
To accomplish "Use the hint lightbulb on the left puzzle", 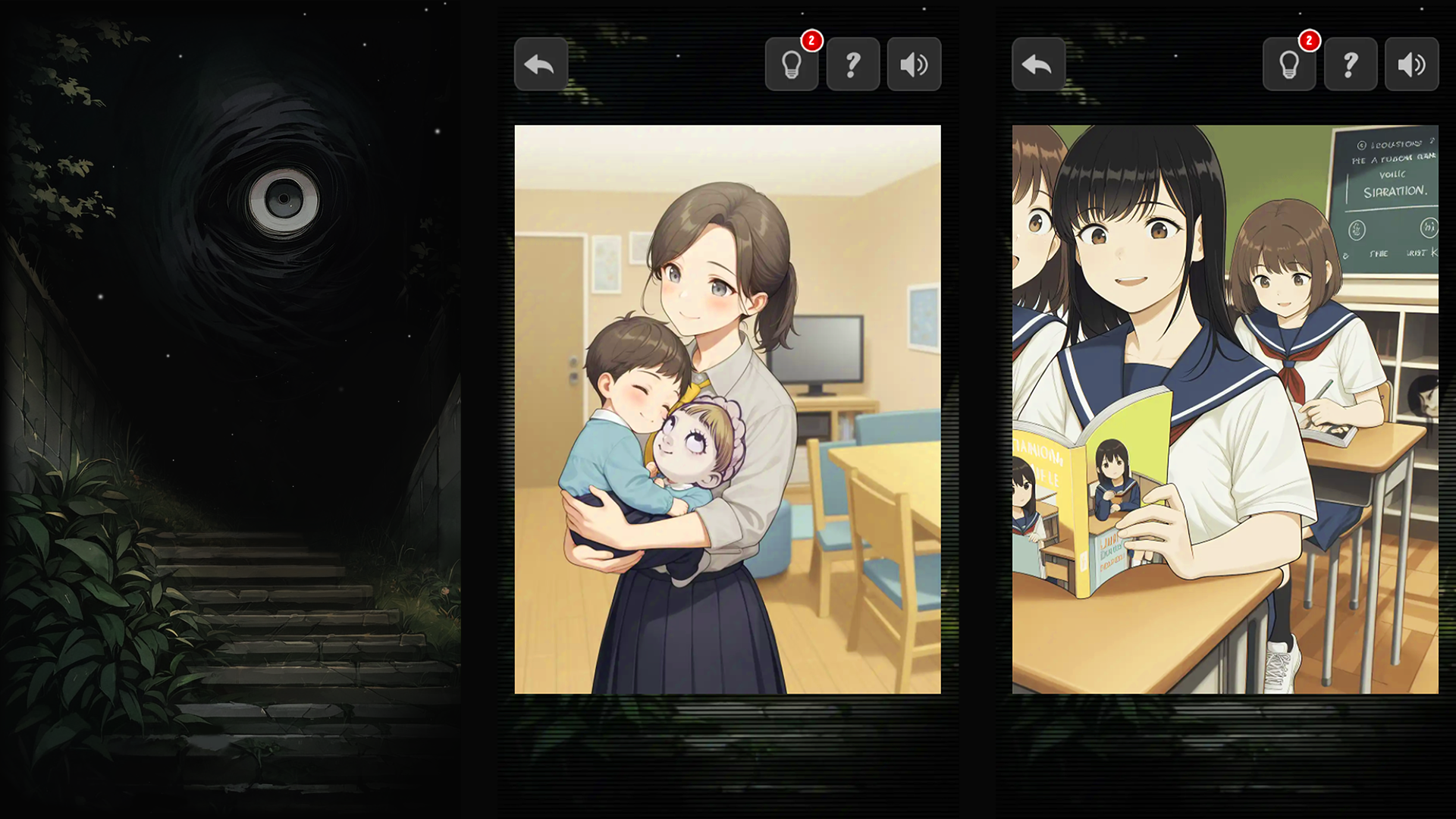I will point(792,64).
